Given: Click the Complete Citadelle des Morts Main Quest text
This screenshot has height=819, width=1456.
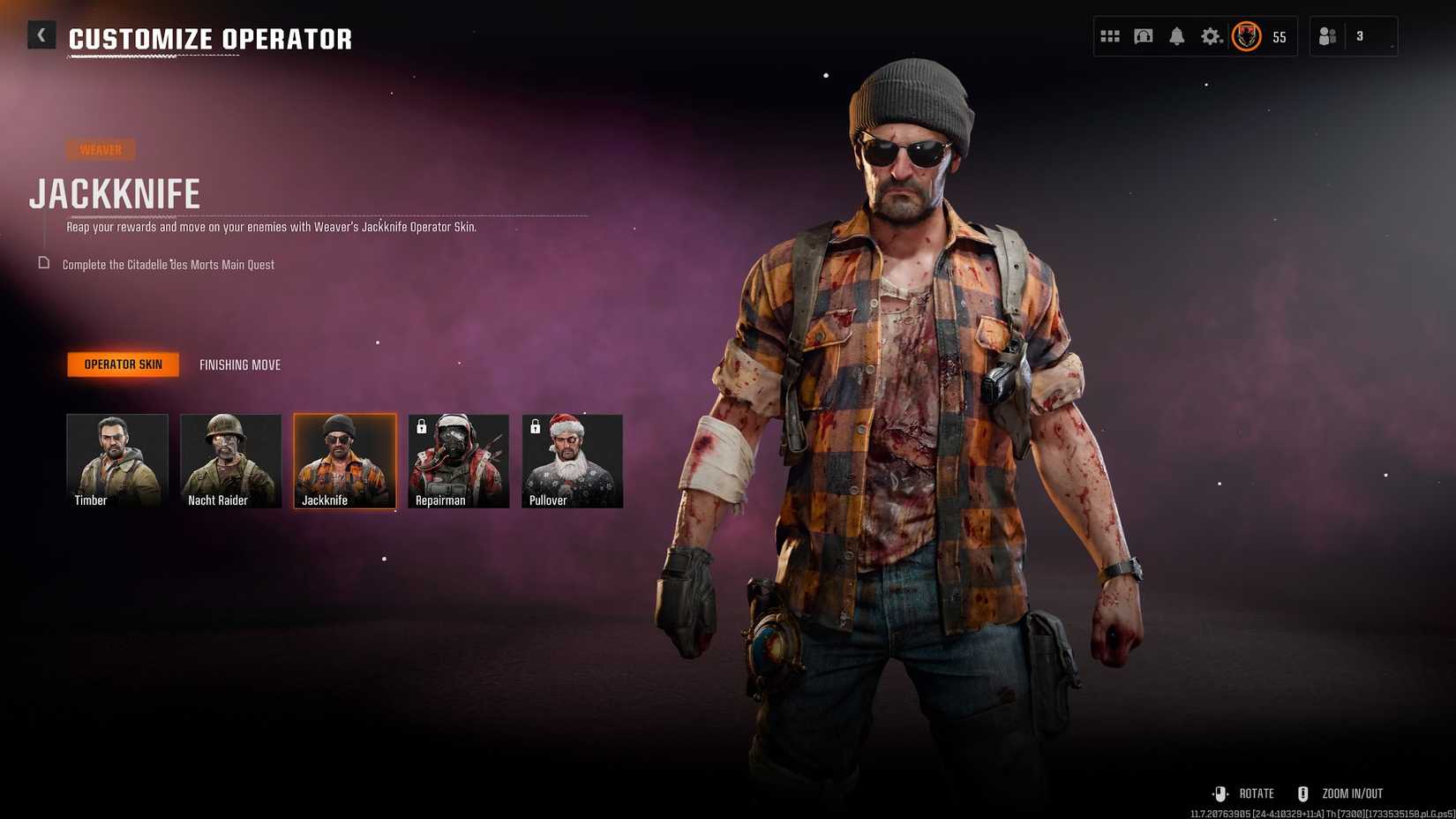Looking at the screenshot, I should click(x=168, y=264).
